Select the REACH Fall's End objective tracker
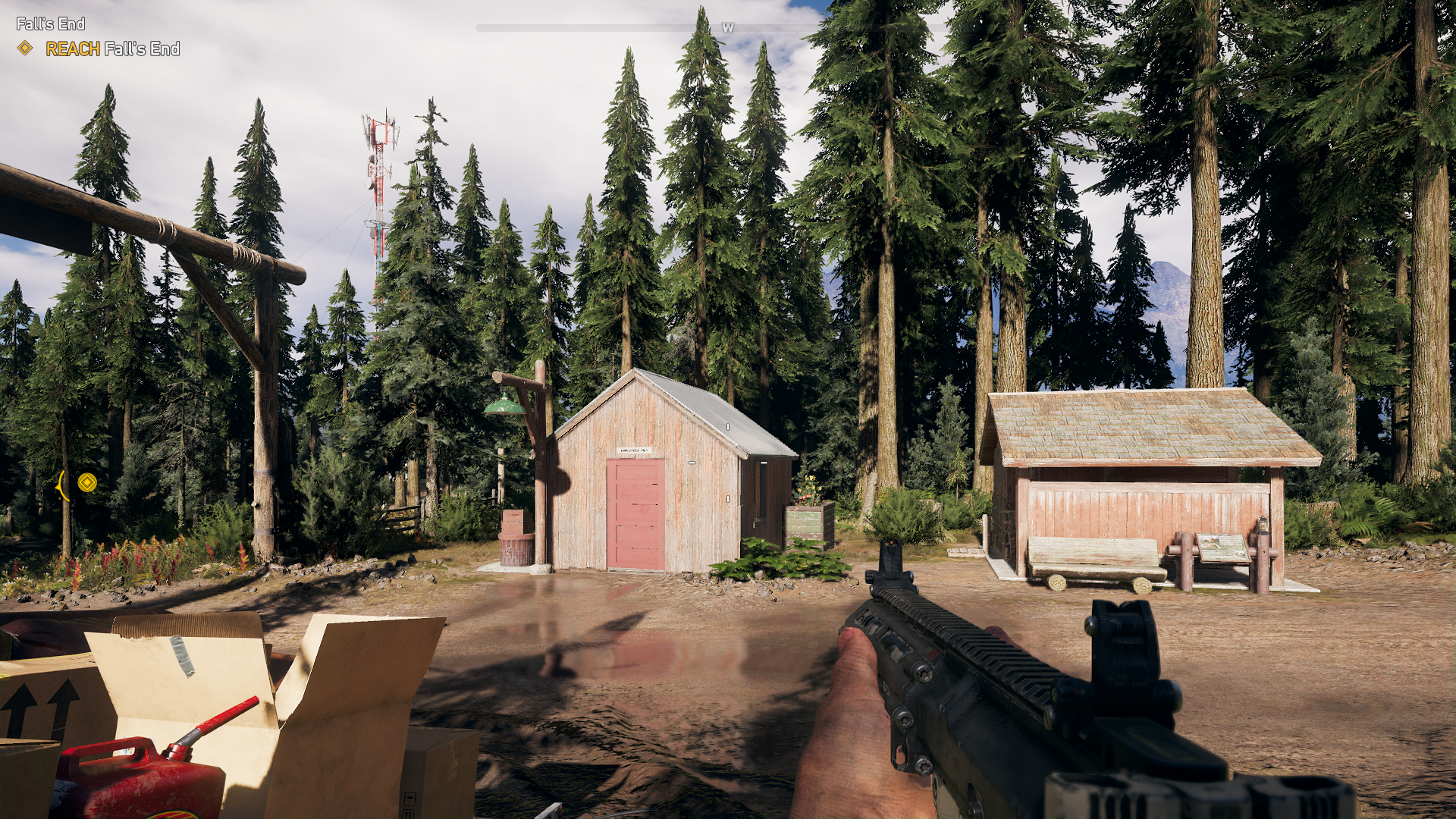Viewport: 1456px width, 819px height. (x=112, y=49)
